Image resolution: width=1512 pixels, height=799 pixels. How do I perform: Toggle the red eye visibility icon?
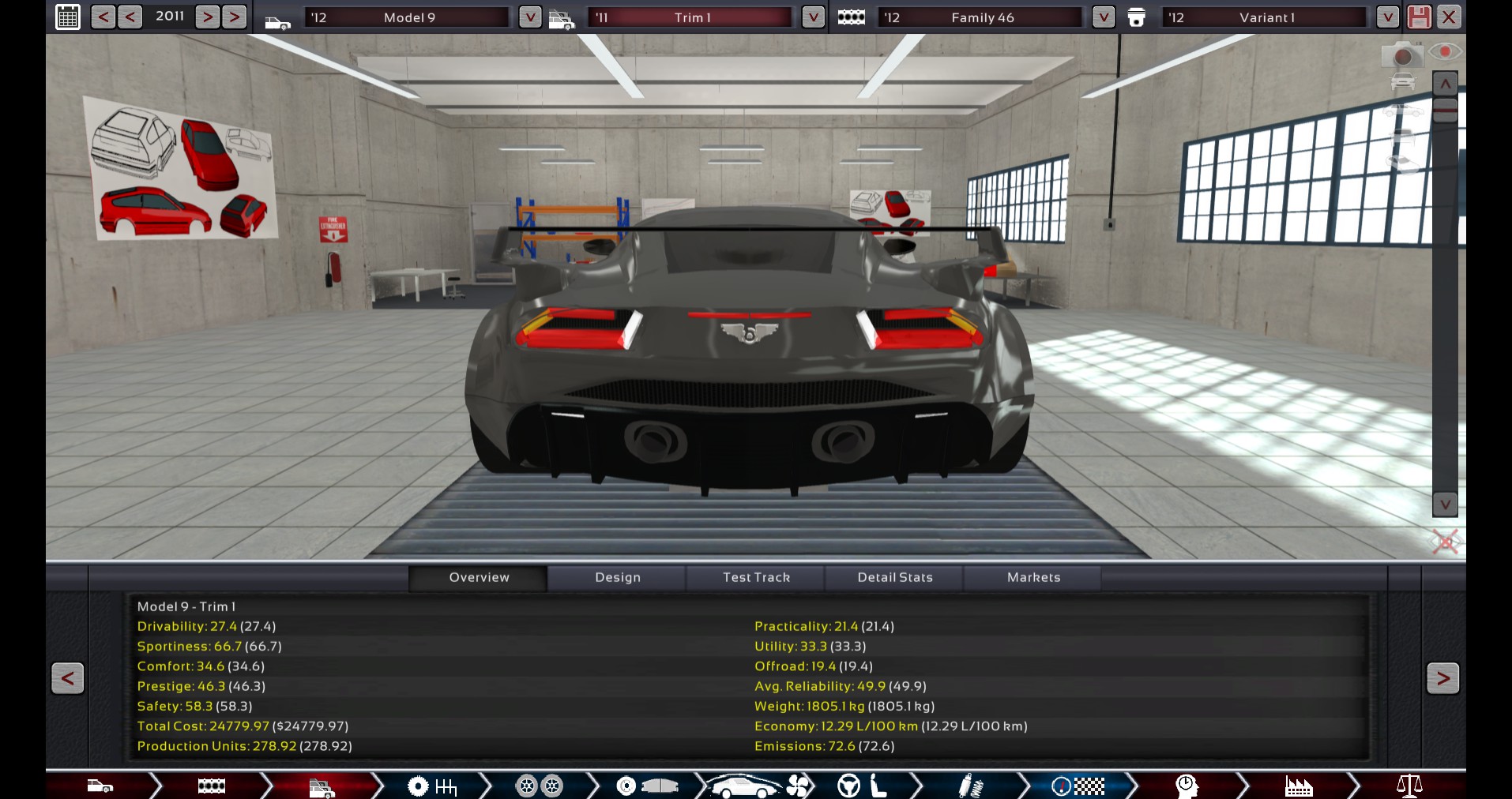point(1446,52)
